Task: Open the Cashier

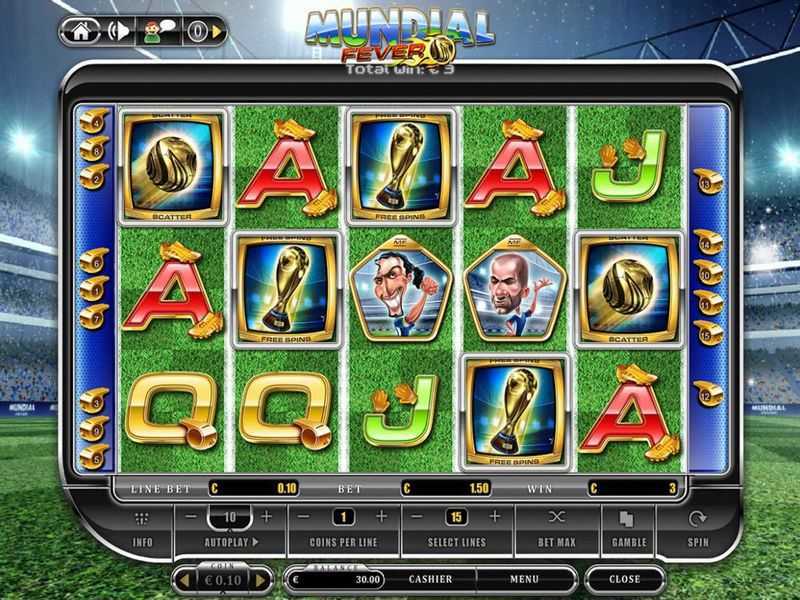Action: [x=430, y=578]
